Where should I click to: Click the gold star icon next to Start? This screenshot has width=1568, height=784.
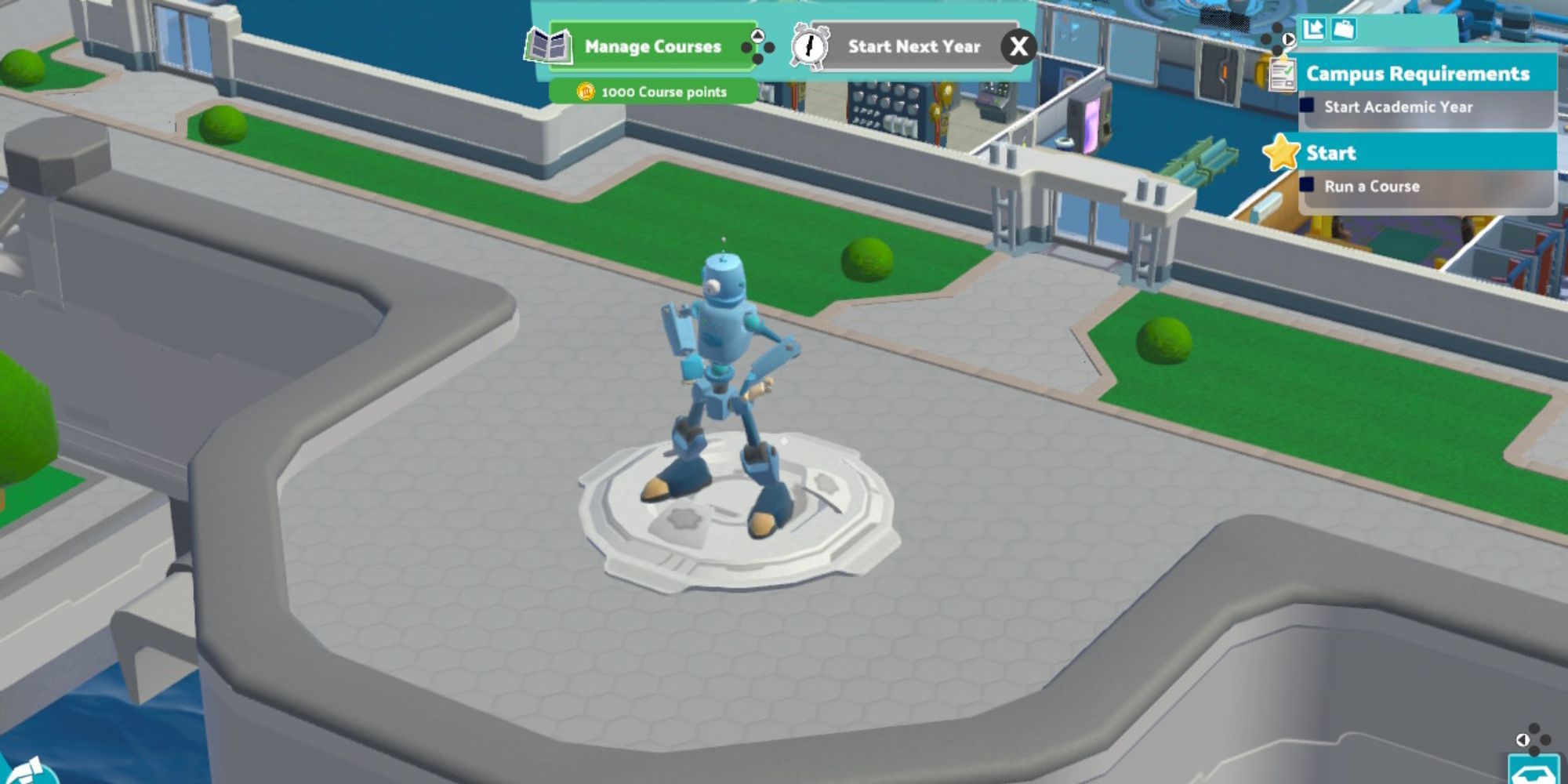click(x=1283, y=152)
